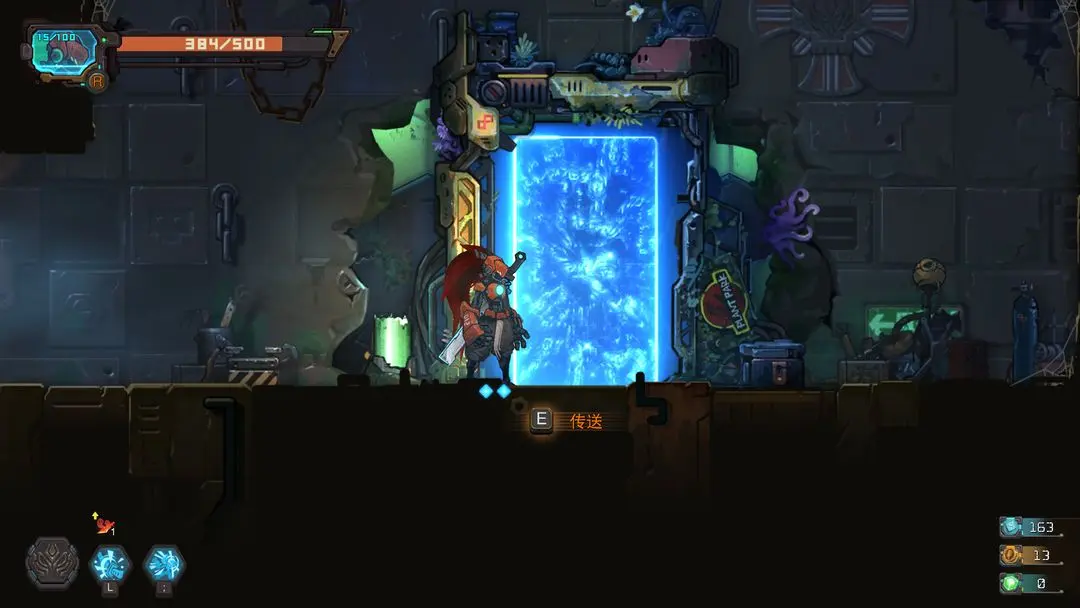Activate the blue skill icon labeled with semicolon
The width and height of the screenshot is (1080, 608).
pos(163,565)
